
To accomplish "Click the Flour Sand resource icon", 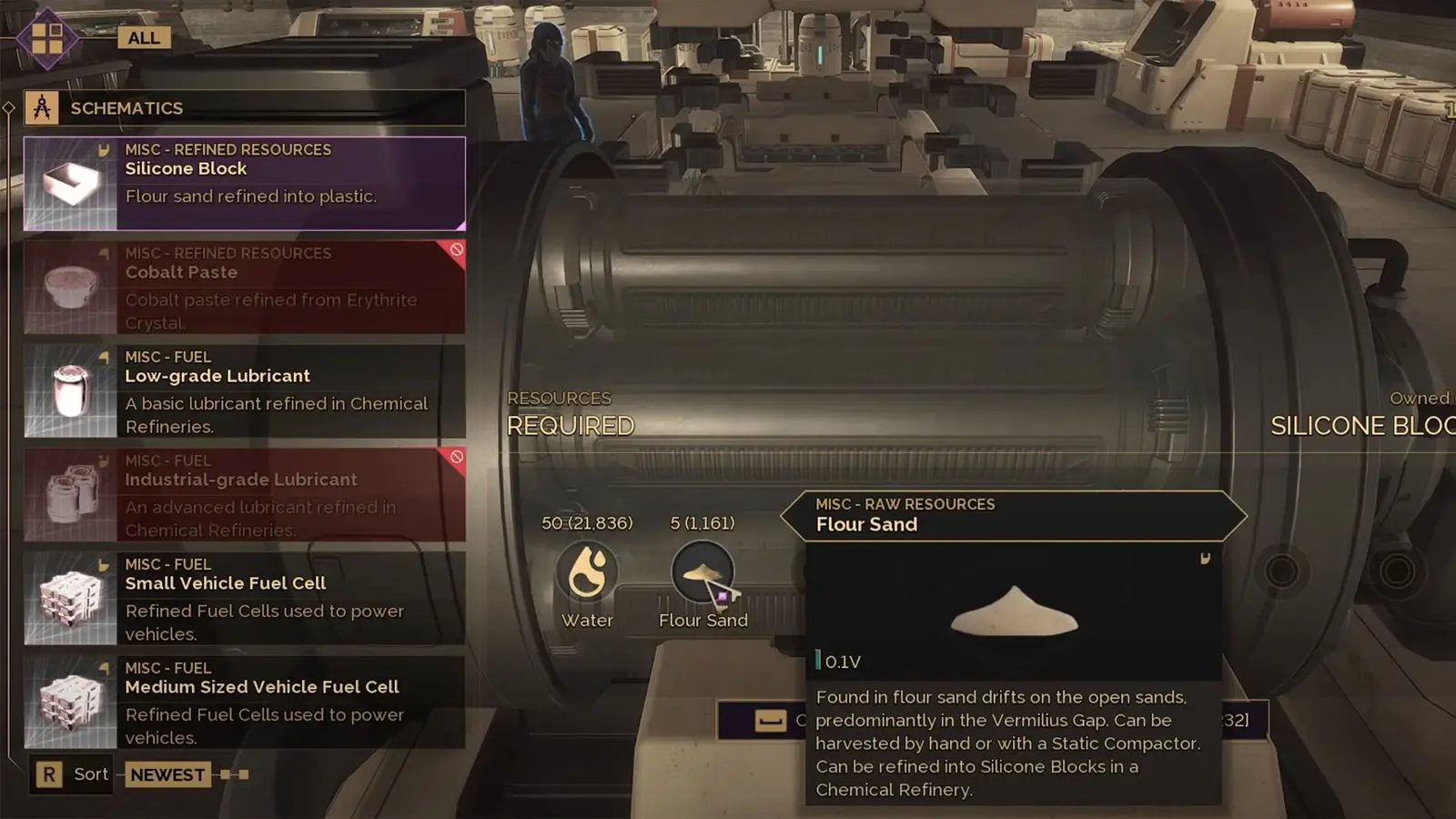I will [x=702, y=572].
